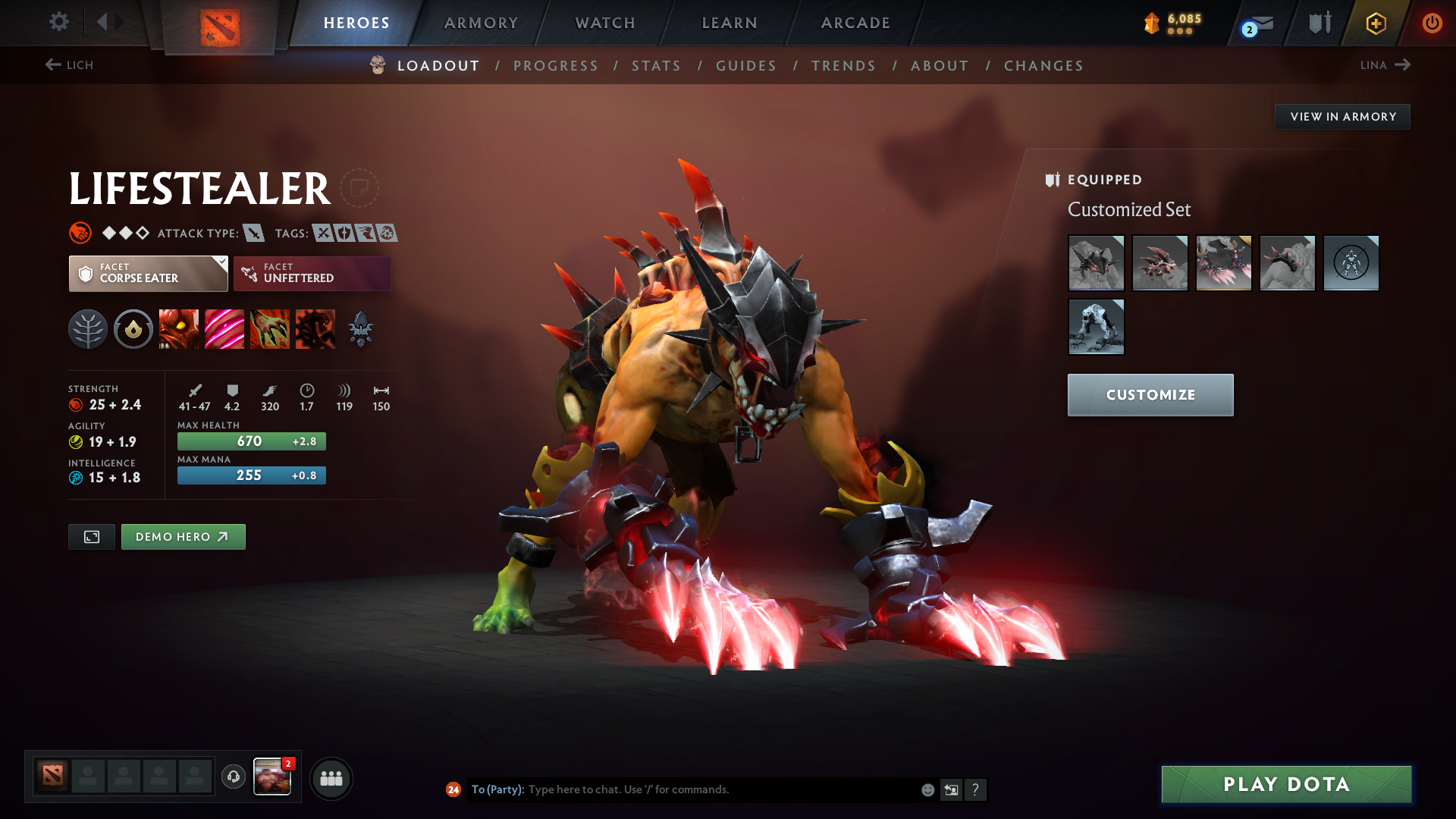The image size is (1456, 819).
Task: Expand the hero grid browser icon near party
Action: [x=331, y=777]
